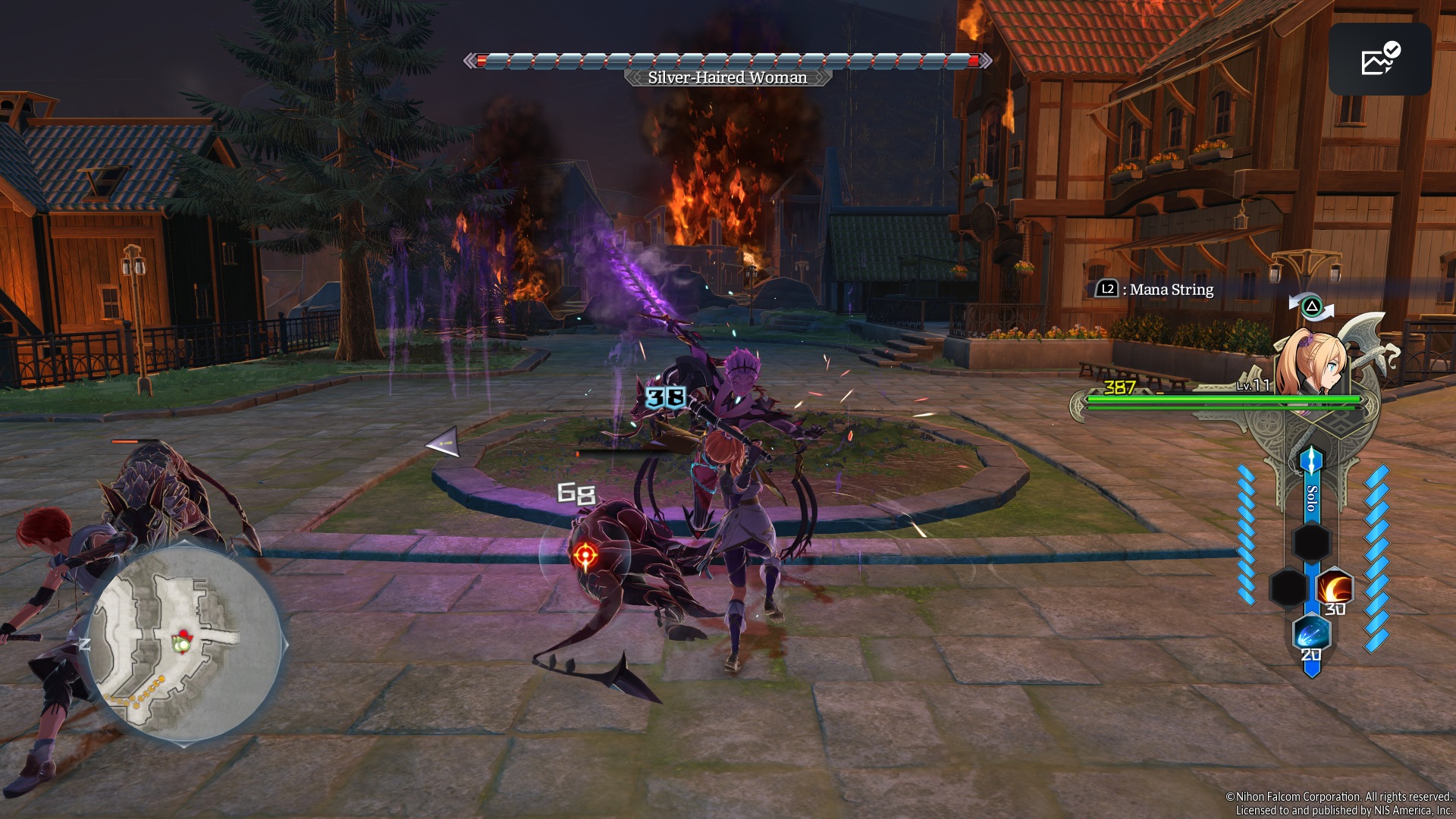Viewport: 1456px width, 819px height.
Task: Open the screenshot saved notification
Action: click(x=1379, y=59)
